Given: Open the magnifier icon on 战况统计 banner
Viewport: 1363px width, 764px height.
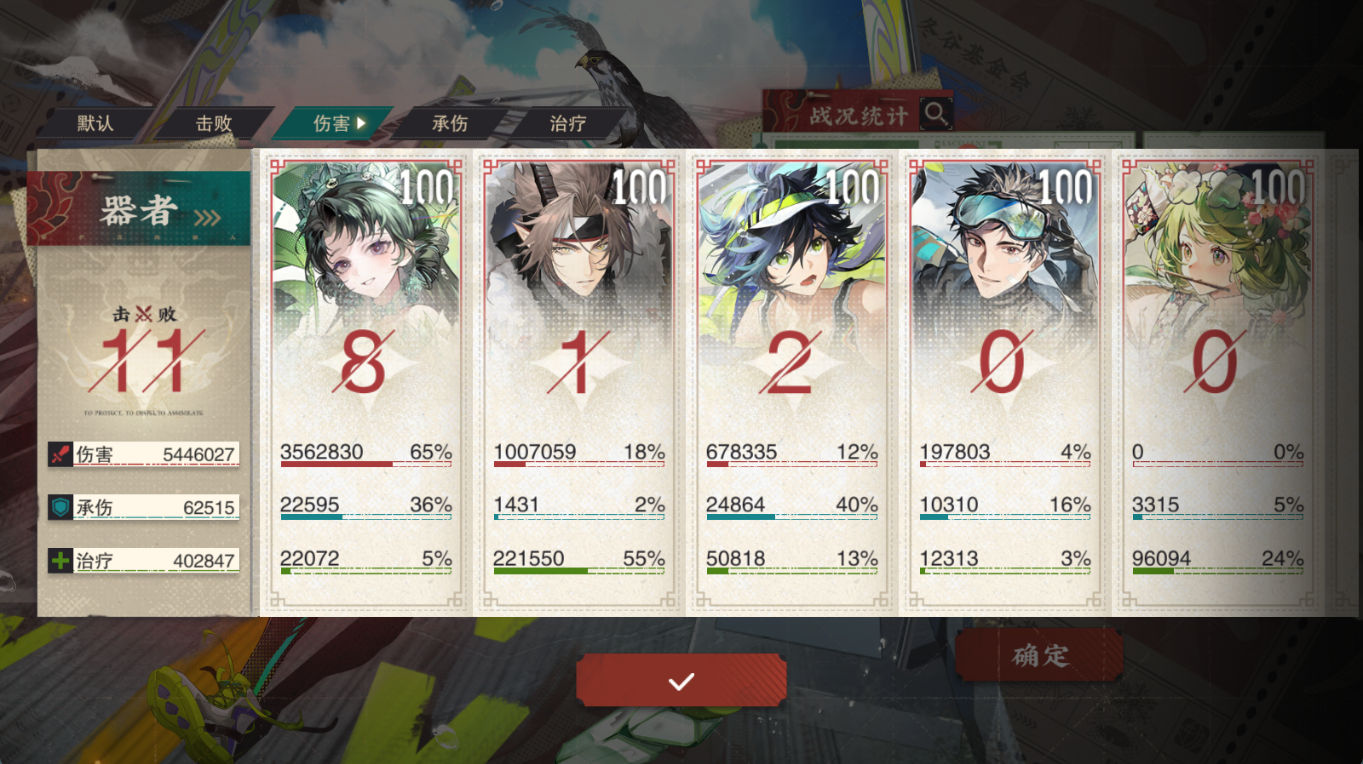Looking at the screenshot, I should (x=936, y=114).
